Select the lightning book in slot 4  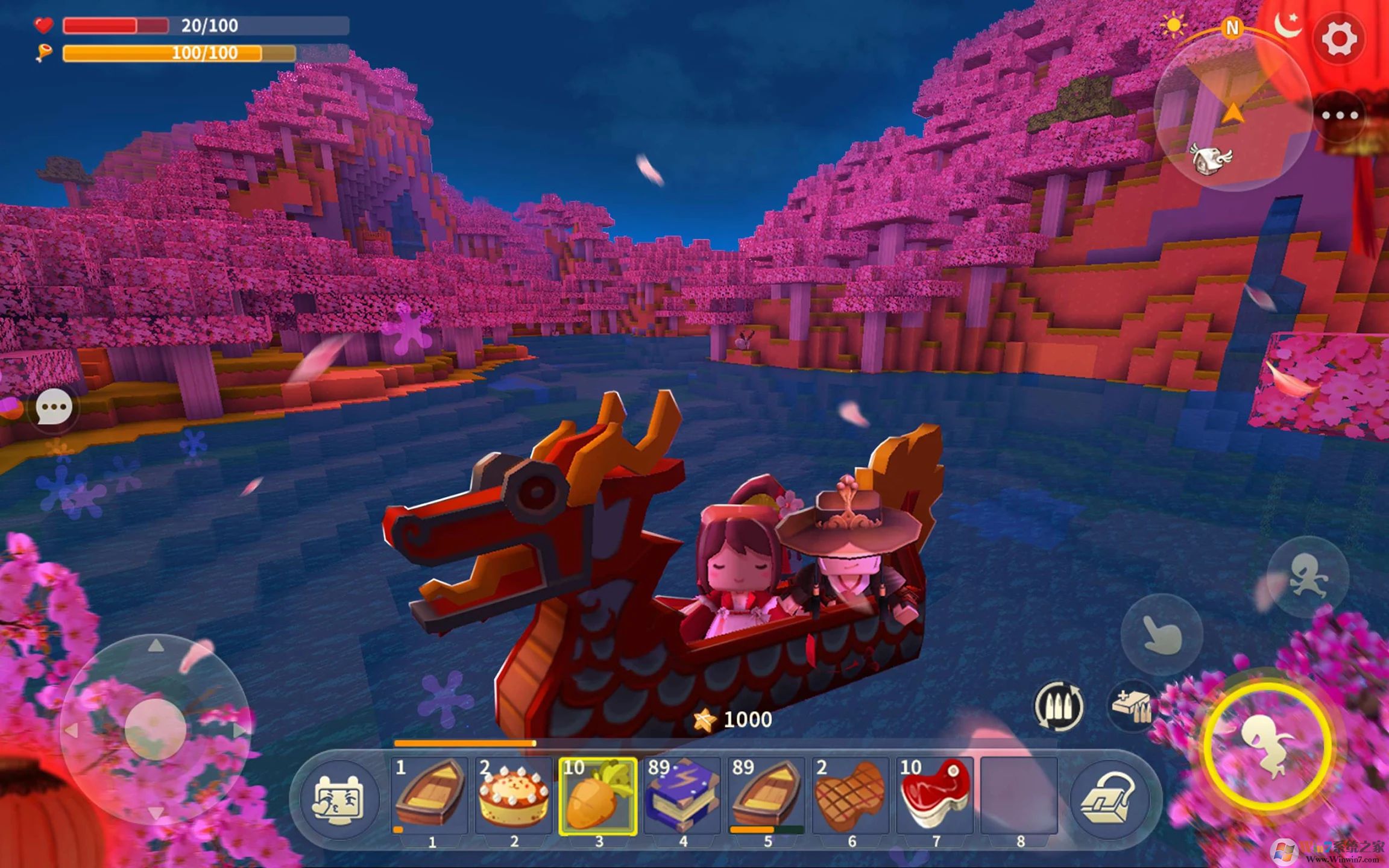[x=682, y=794]
